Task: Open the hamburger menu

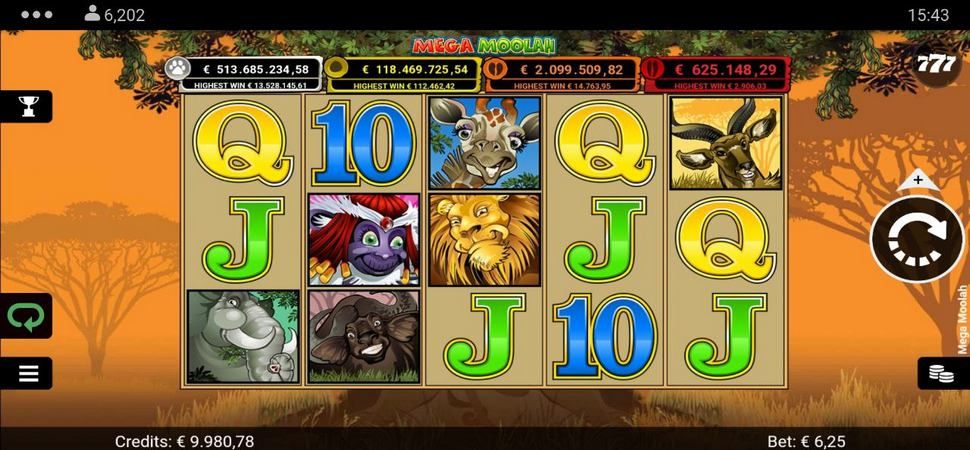Action: 28,373
